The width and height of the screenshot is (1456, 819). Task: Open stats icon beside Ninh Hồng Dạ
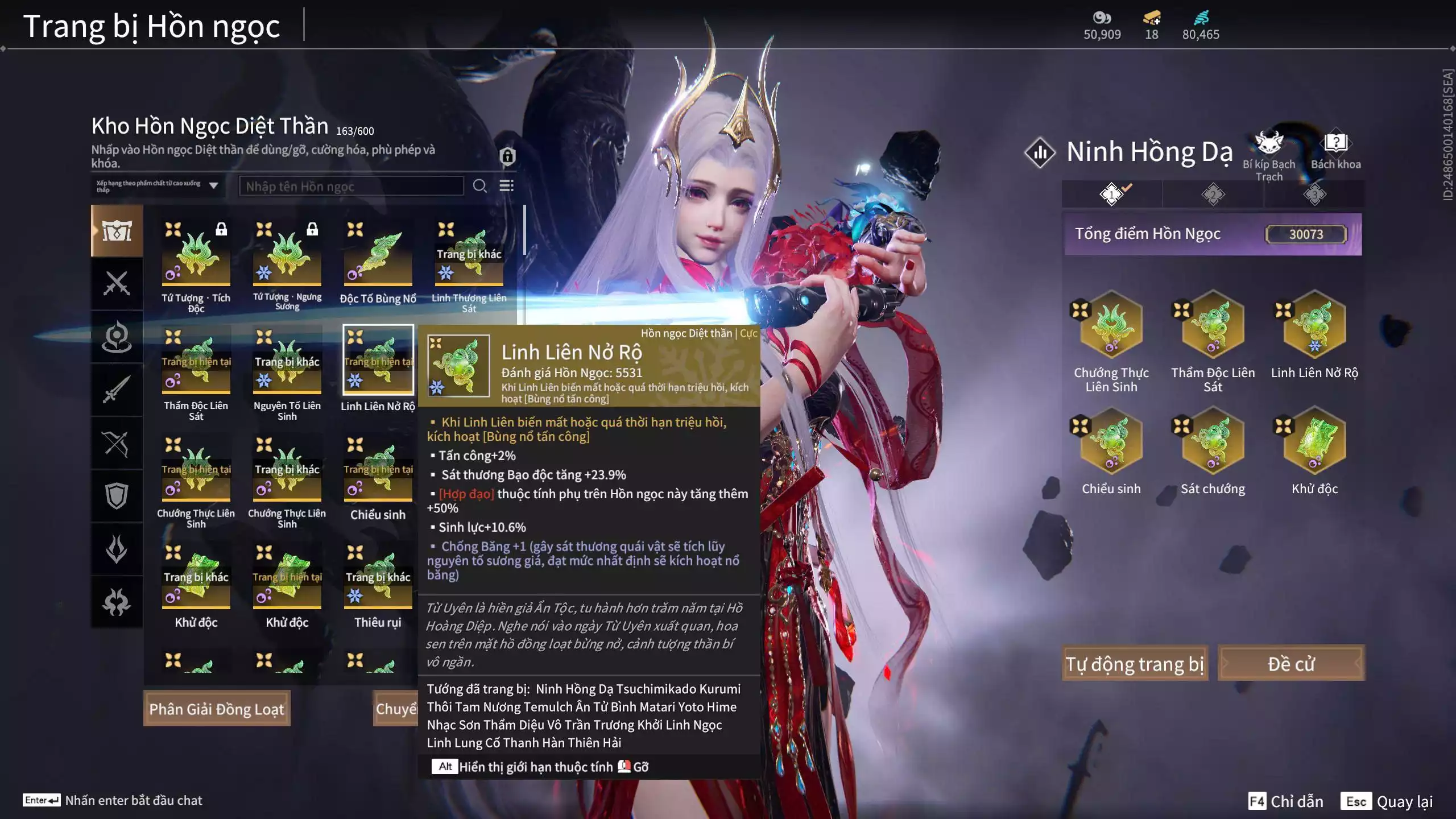pos(1040,152)
